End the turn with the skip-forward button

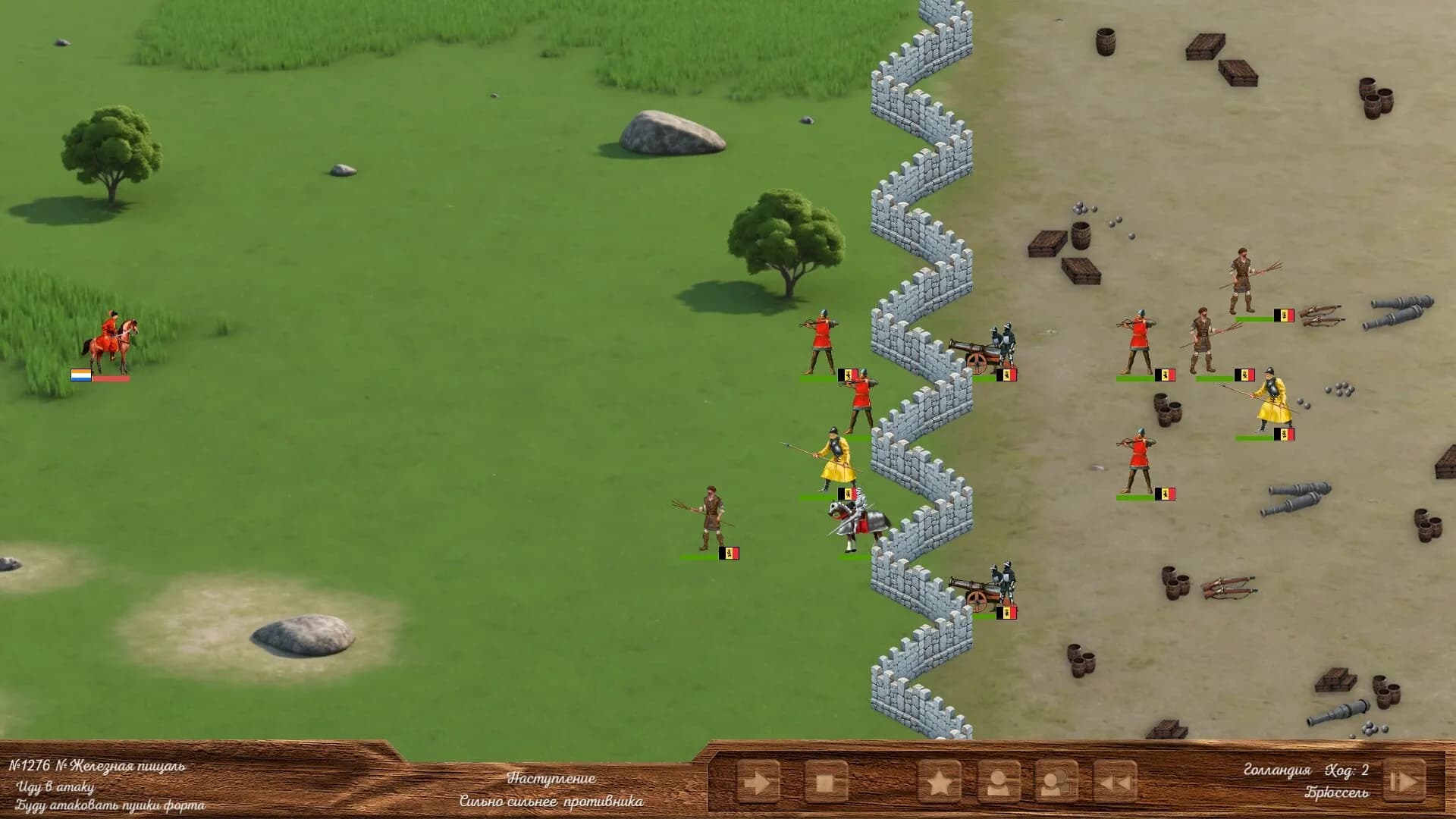[1403, 780]
